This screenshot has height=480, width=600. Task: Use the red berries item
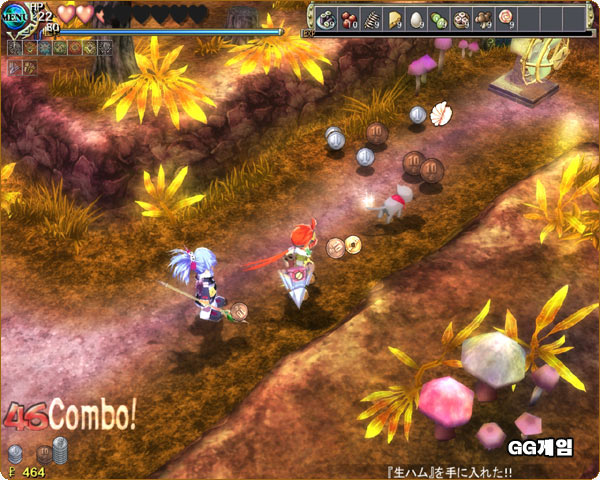(x=349, y=18)
